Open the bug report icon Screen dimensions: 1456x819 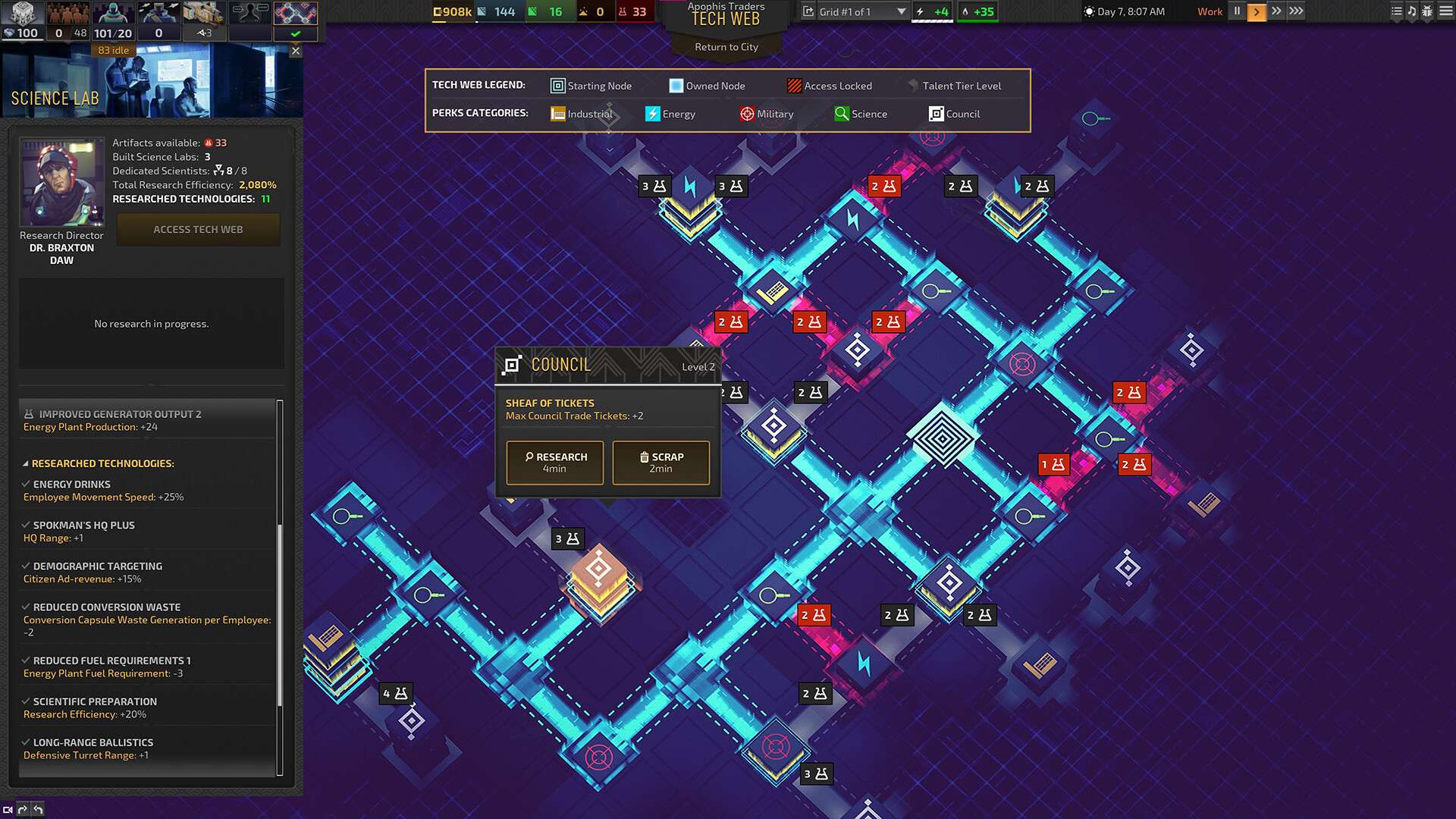pos(1426,11)
